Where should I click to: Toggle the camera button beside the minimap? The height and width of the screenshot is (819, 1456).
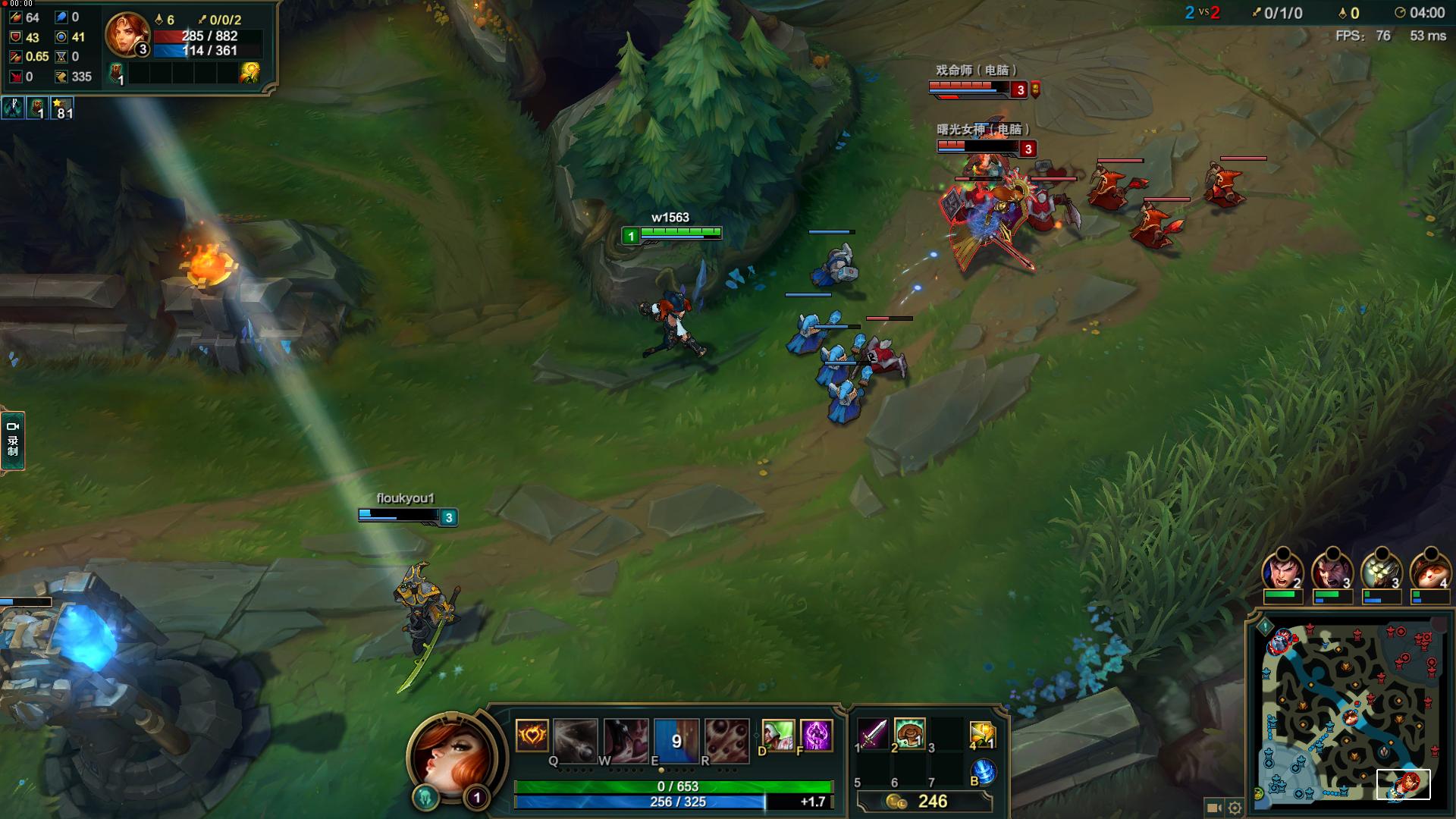coord(1213,808)
